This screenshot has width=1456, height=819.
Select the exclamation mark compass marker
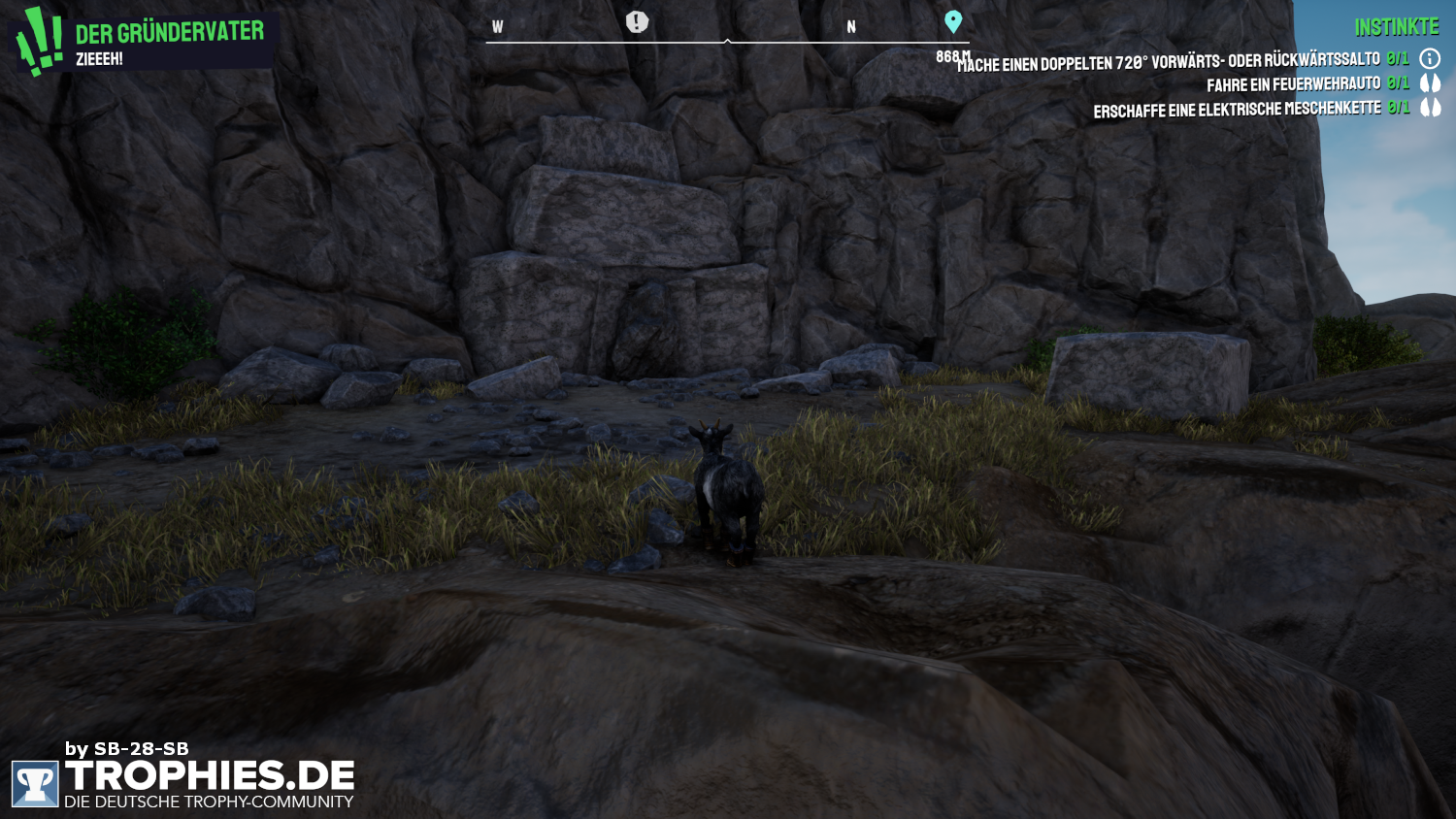[637, 21]
